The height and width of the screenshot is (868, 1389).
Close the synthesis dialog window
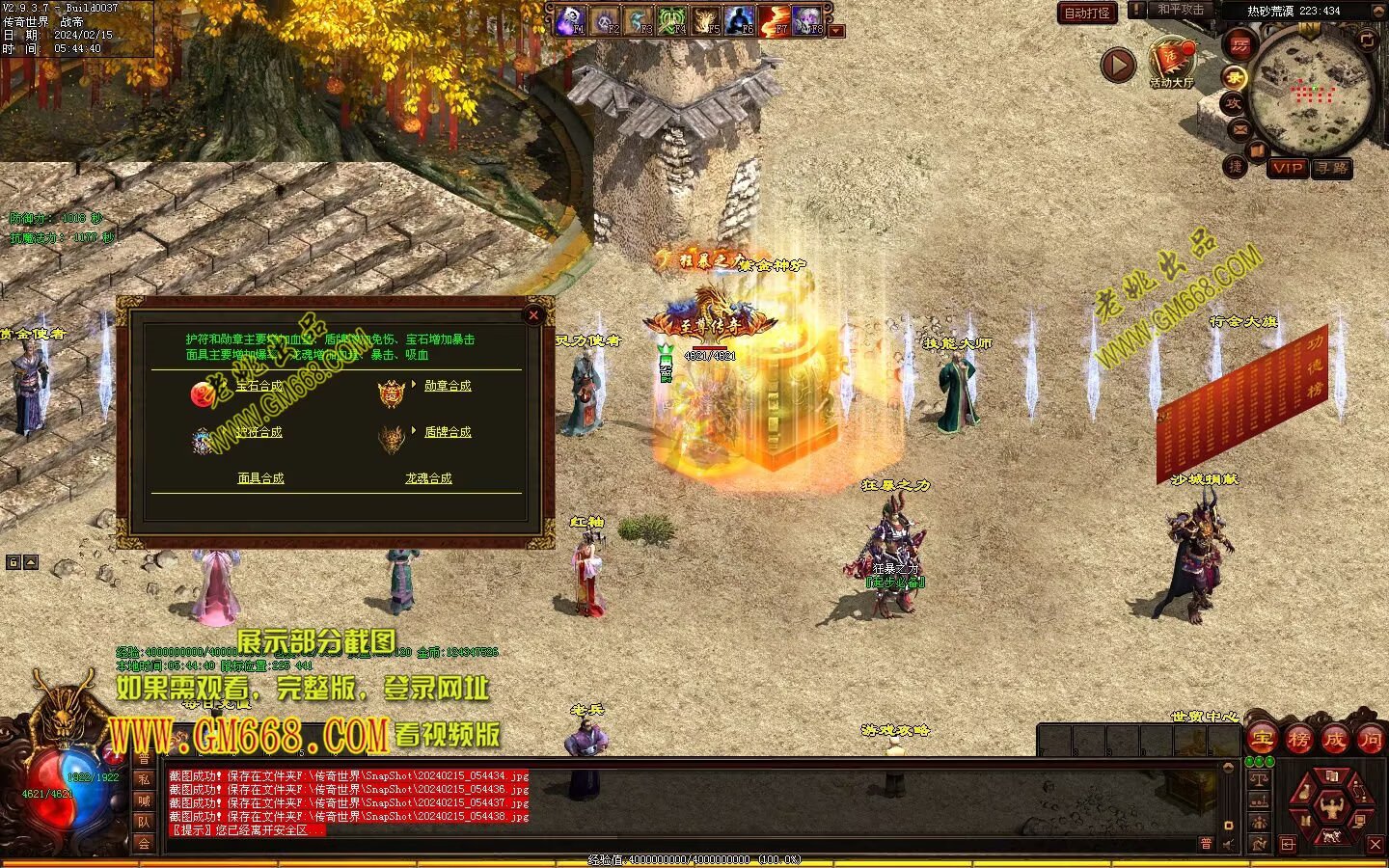pos(533,314)
